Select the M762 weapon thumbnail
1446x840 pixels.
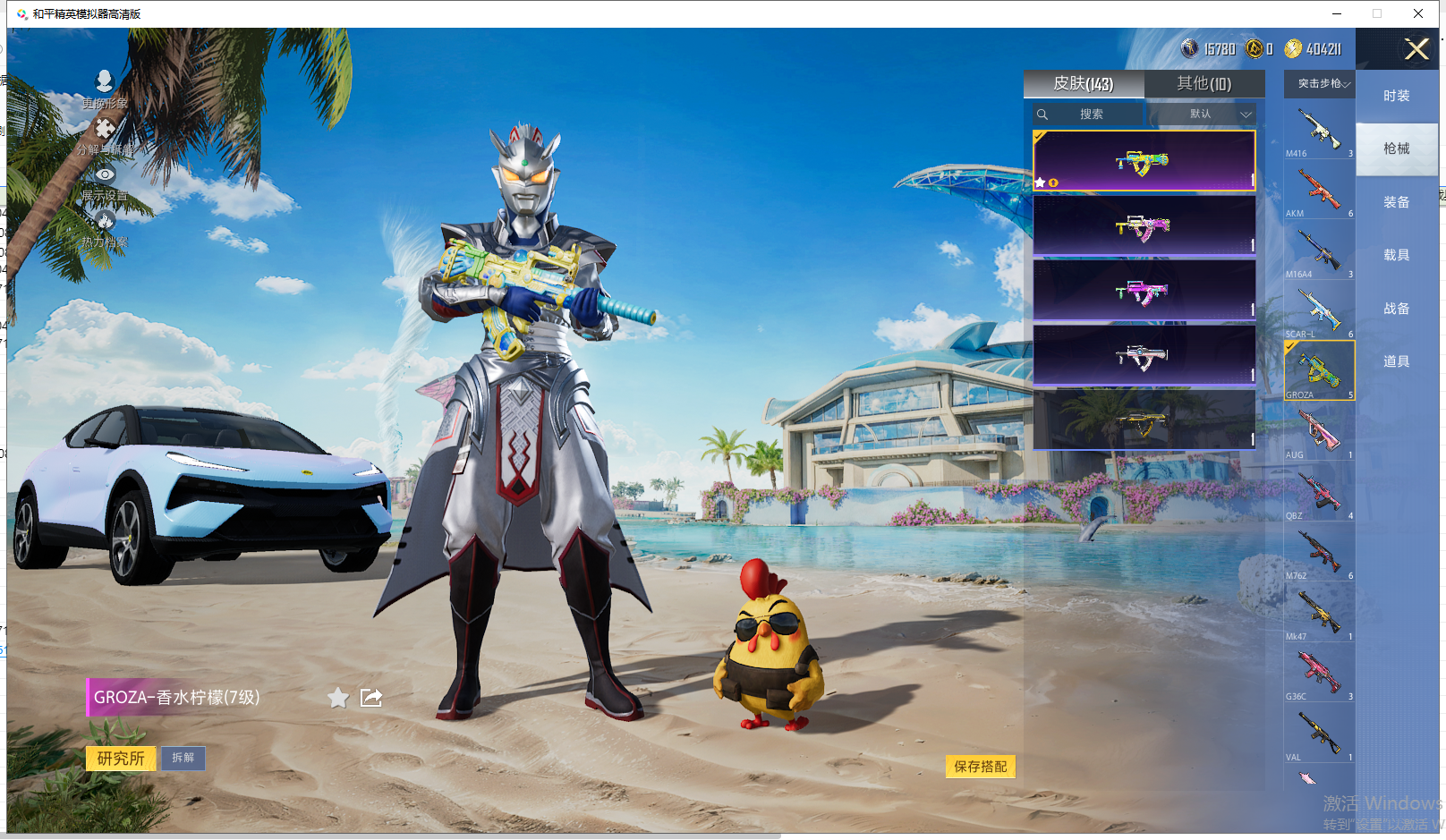pyautogui.click(x=1319, y=552)
